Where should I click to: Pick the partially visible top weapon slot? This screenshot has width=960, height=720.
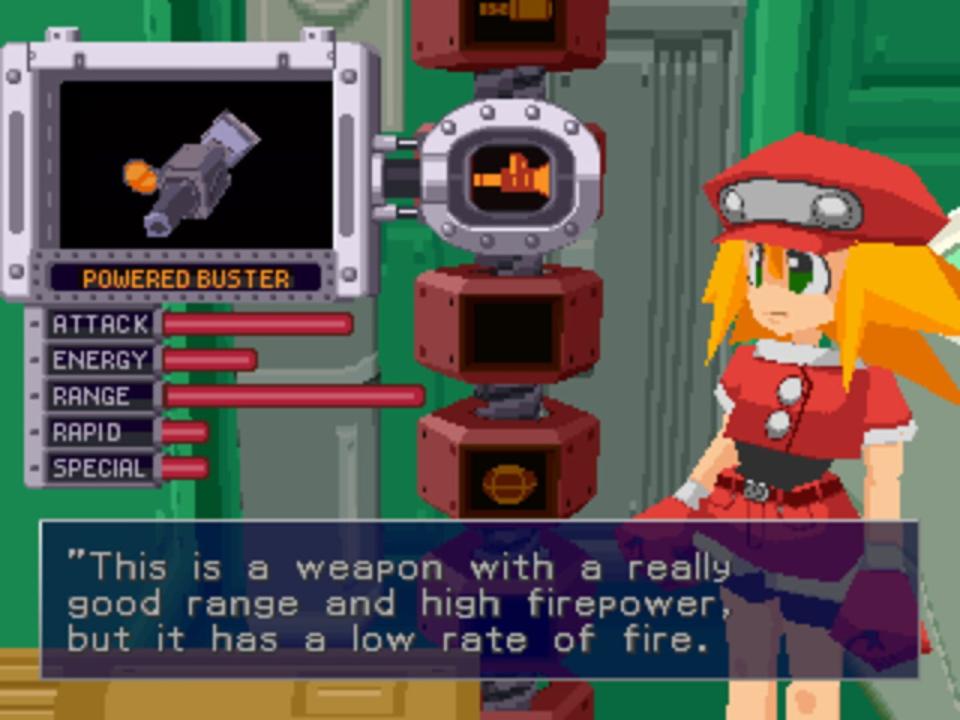click(x=511, y=22)
